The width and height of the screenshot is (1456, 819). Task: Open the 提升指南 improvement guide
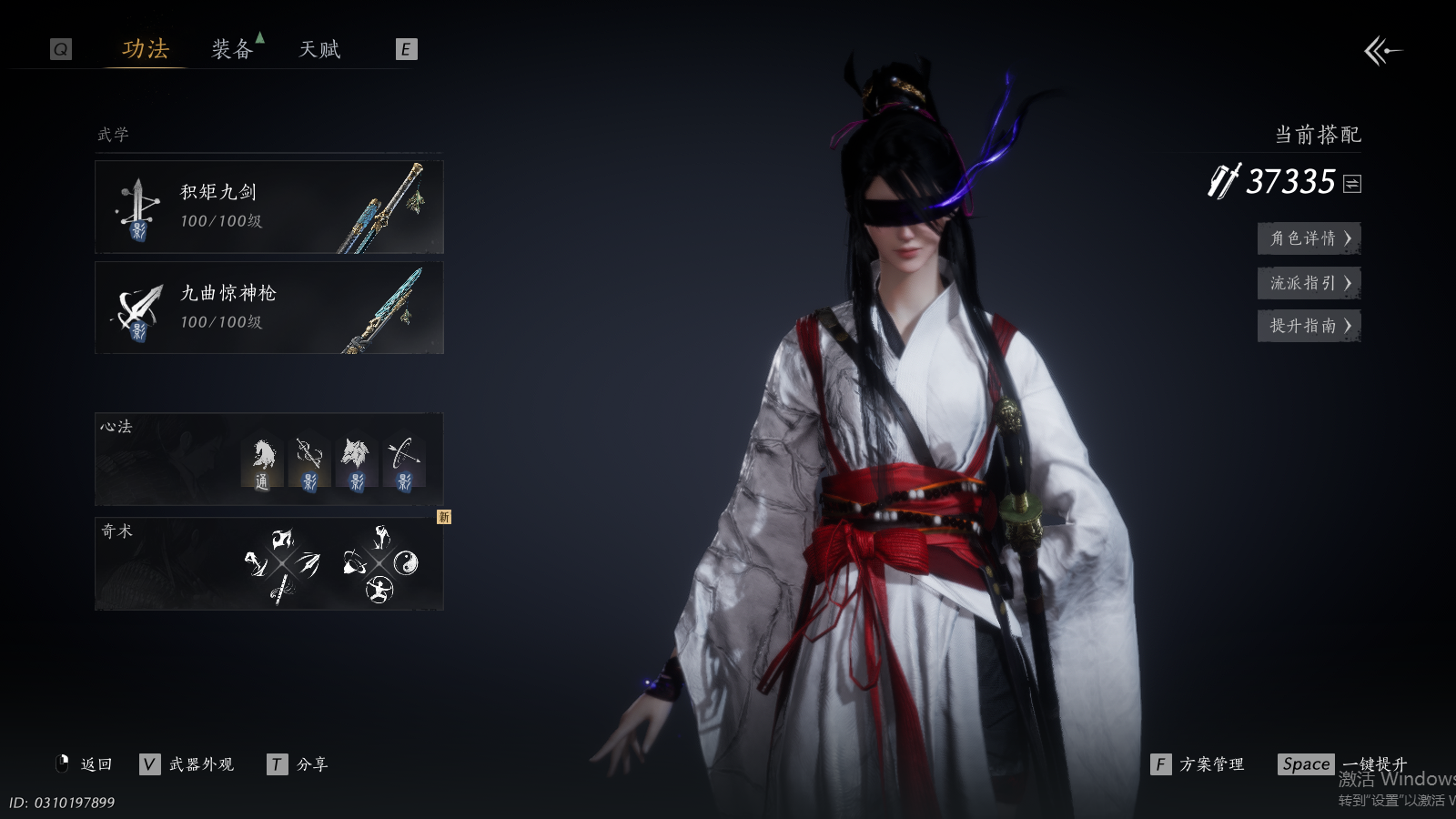1309,326
